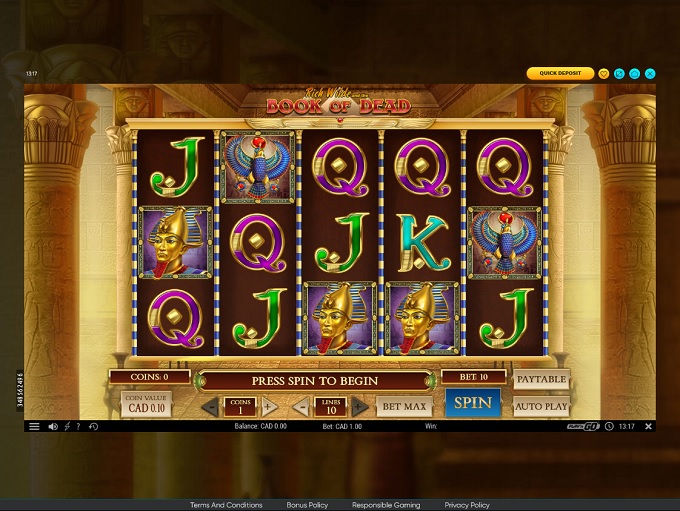Toggle the lightning bolt fast play icon
This screenshot has width=680, height=511.
[x=66, y=427]
